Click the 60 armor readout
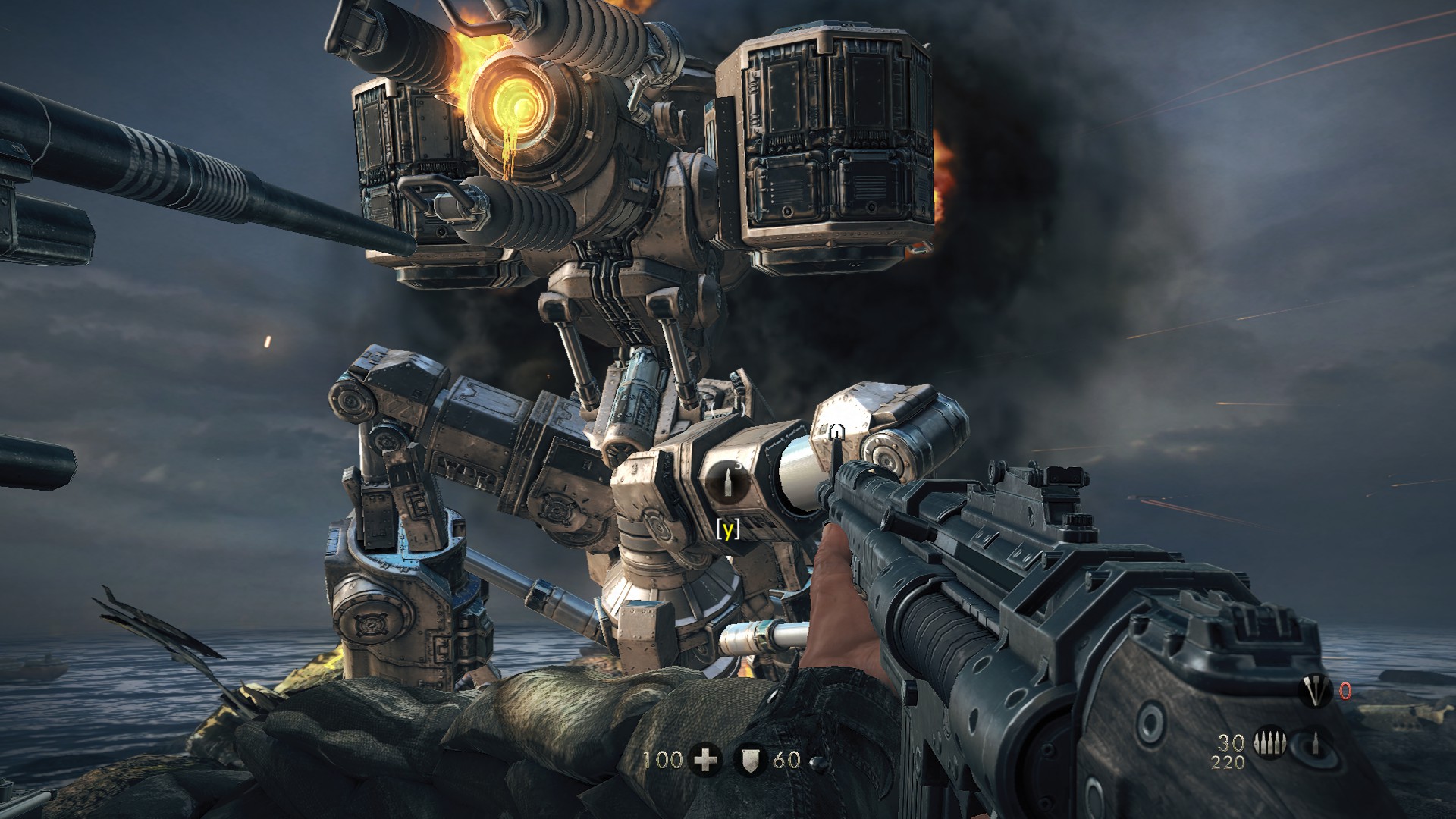This screenshot has width=1456, height=819. point(786,761)
